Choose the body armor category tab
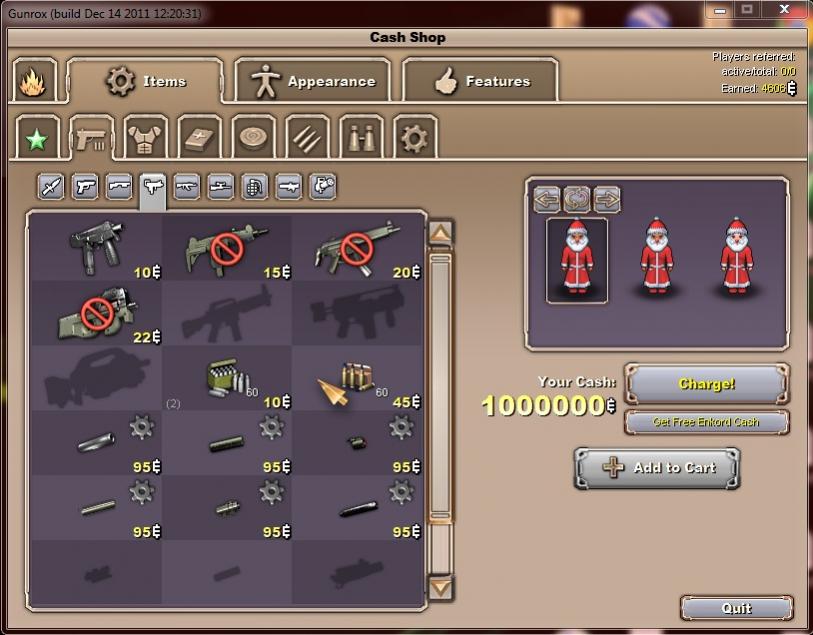Image resolution: width=813 pixels, height=635 pixels. click(x=146, y=138)
